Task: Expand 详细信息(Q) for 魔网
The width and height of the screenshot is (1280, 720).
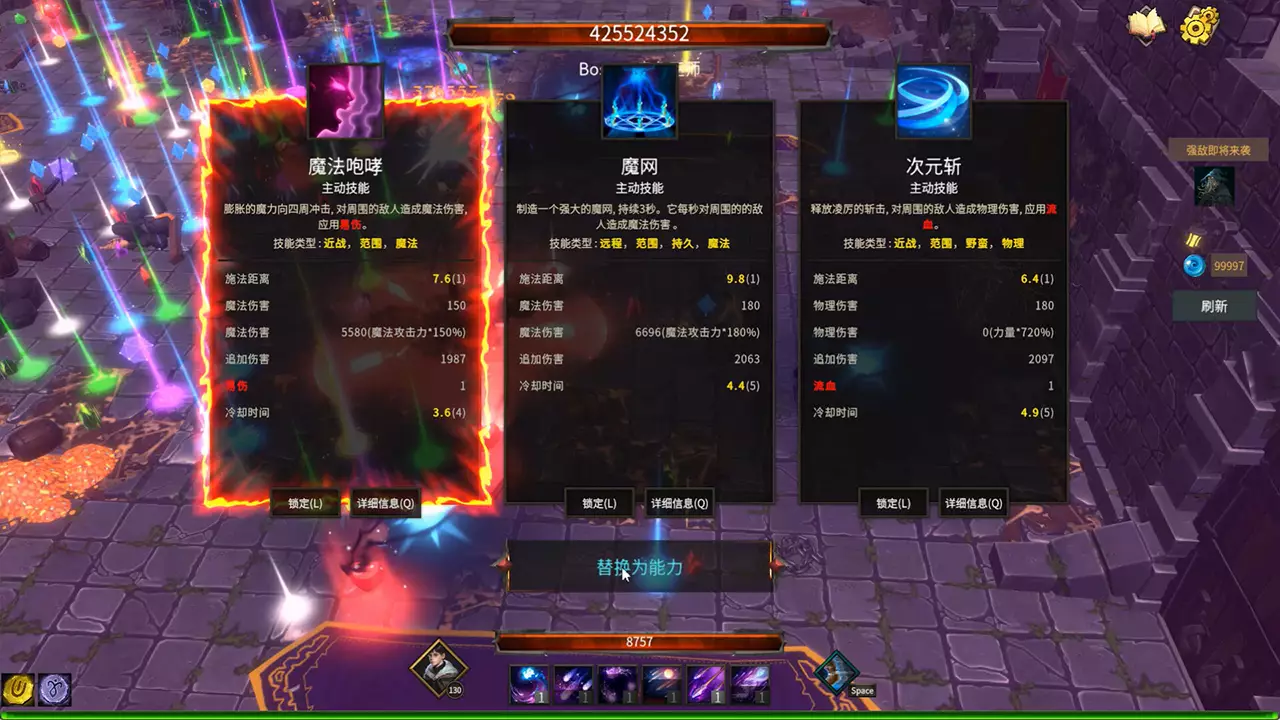Action: pos(679,503)
